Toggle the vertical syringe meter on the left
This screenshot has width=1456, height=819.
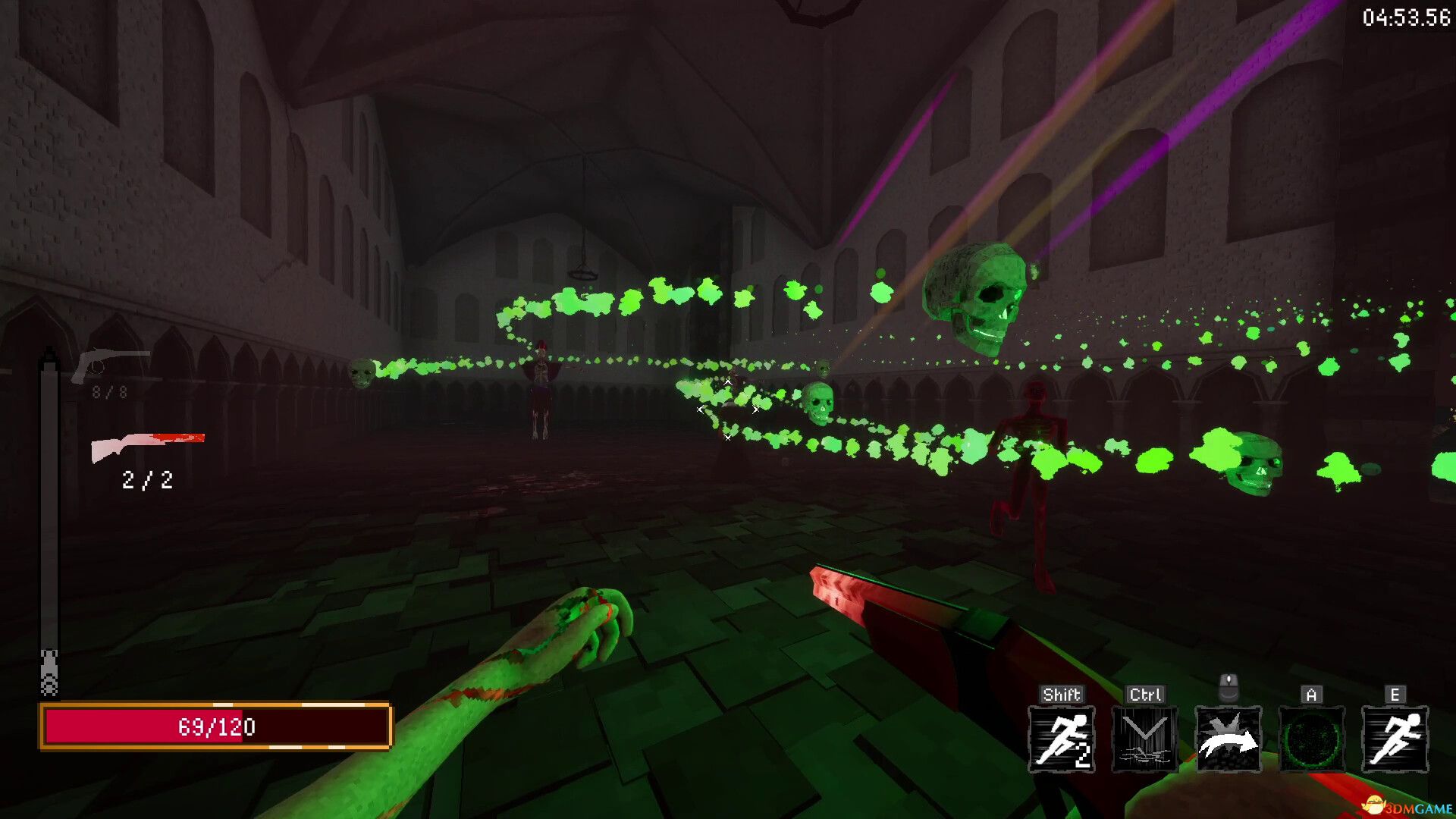pyautogui.click(x=50, y=523)
